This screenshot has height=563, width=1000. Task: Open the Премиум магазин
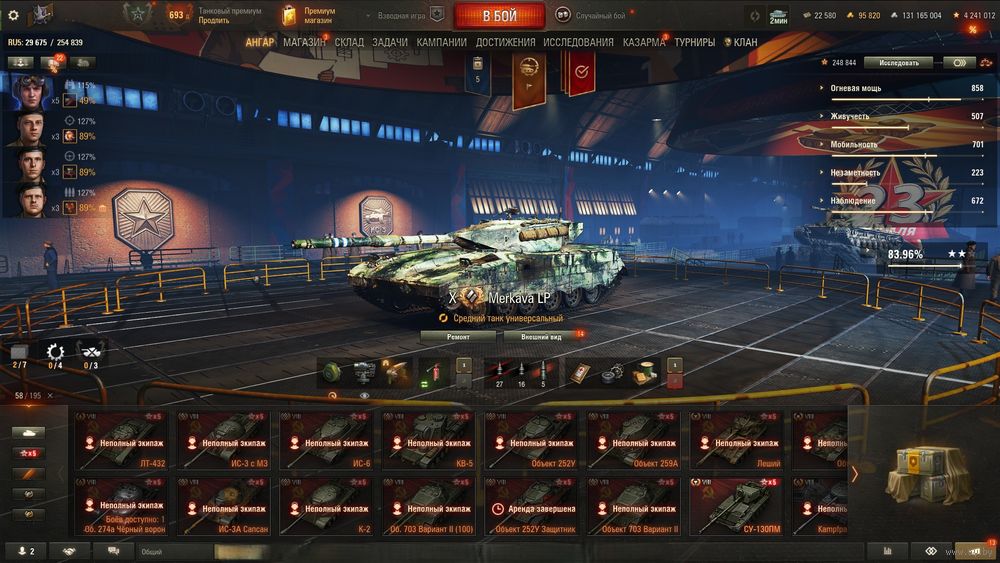point(320,15)
